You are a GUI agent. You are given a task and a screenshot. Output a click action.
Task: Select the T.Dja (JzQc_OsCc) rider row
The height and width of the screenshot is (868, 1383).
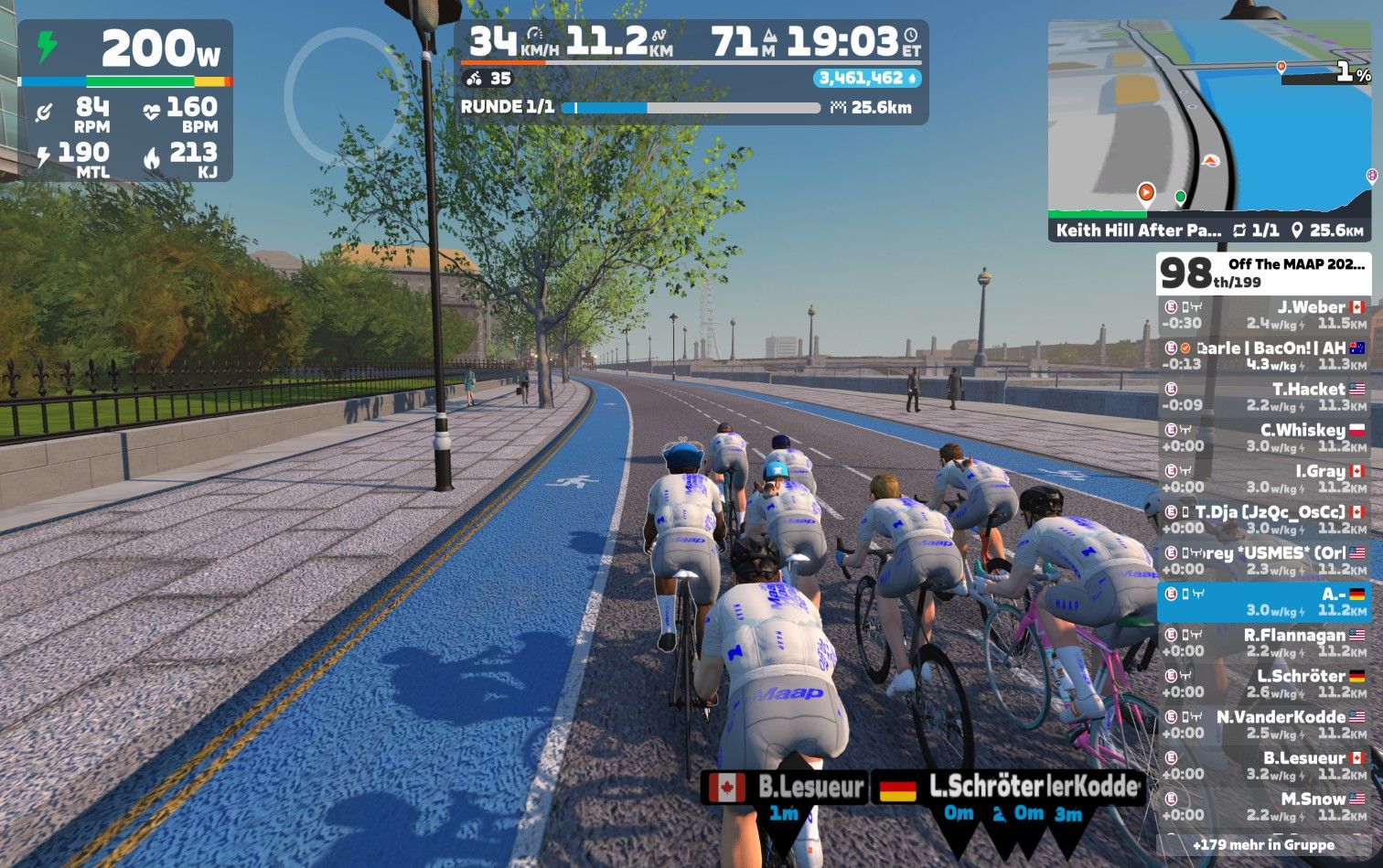click(x=1264, y=520)
